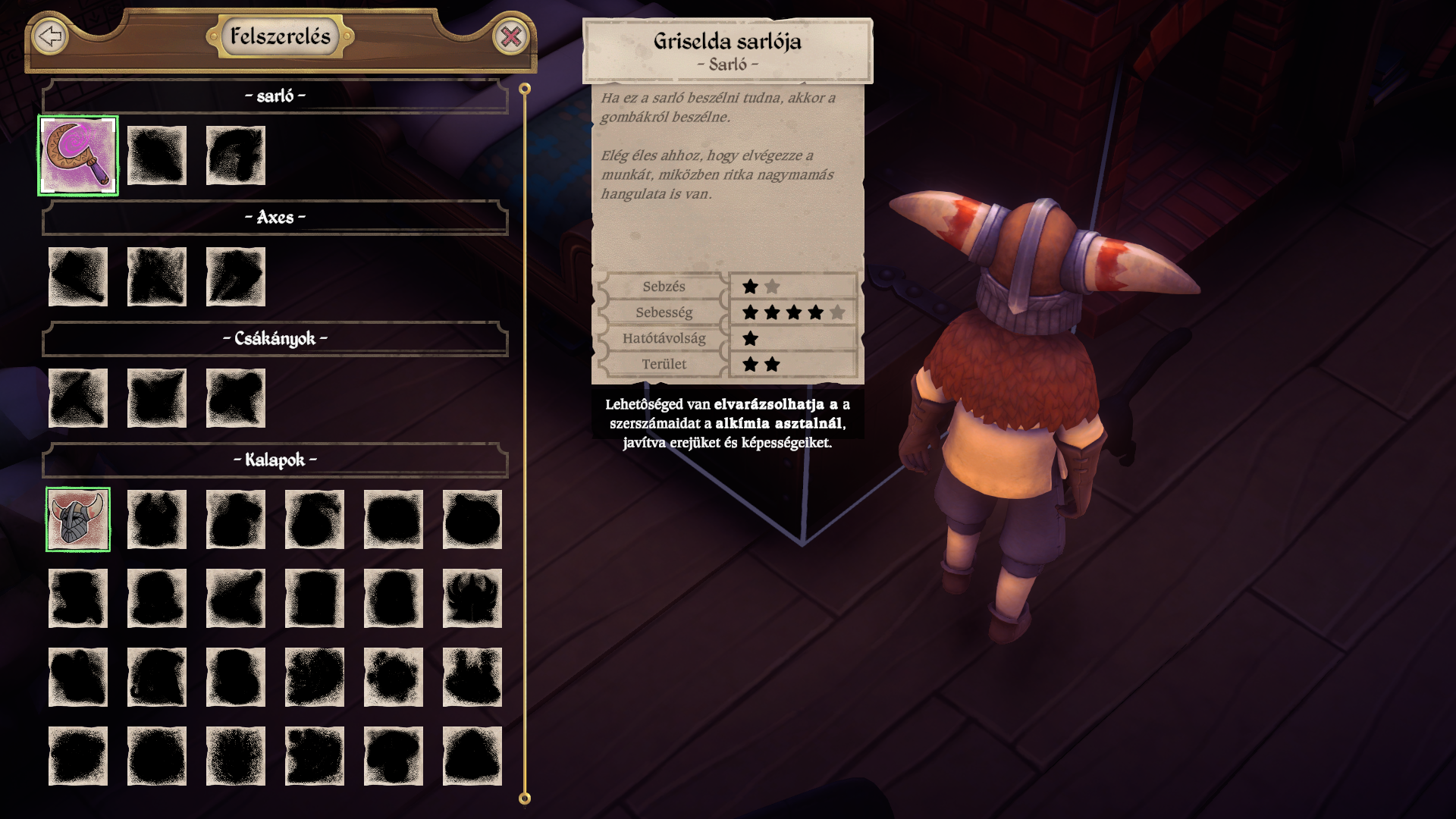Equip the horned viking helmet hat
This screenshot has height=819, width=1456.
pos(78,519)
